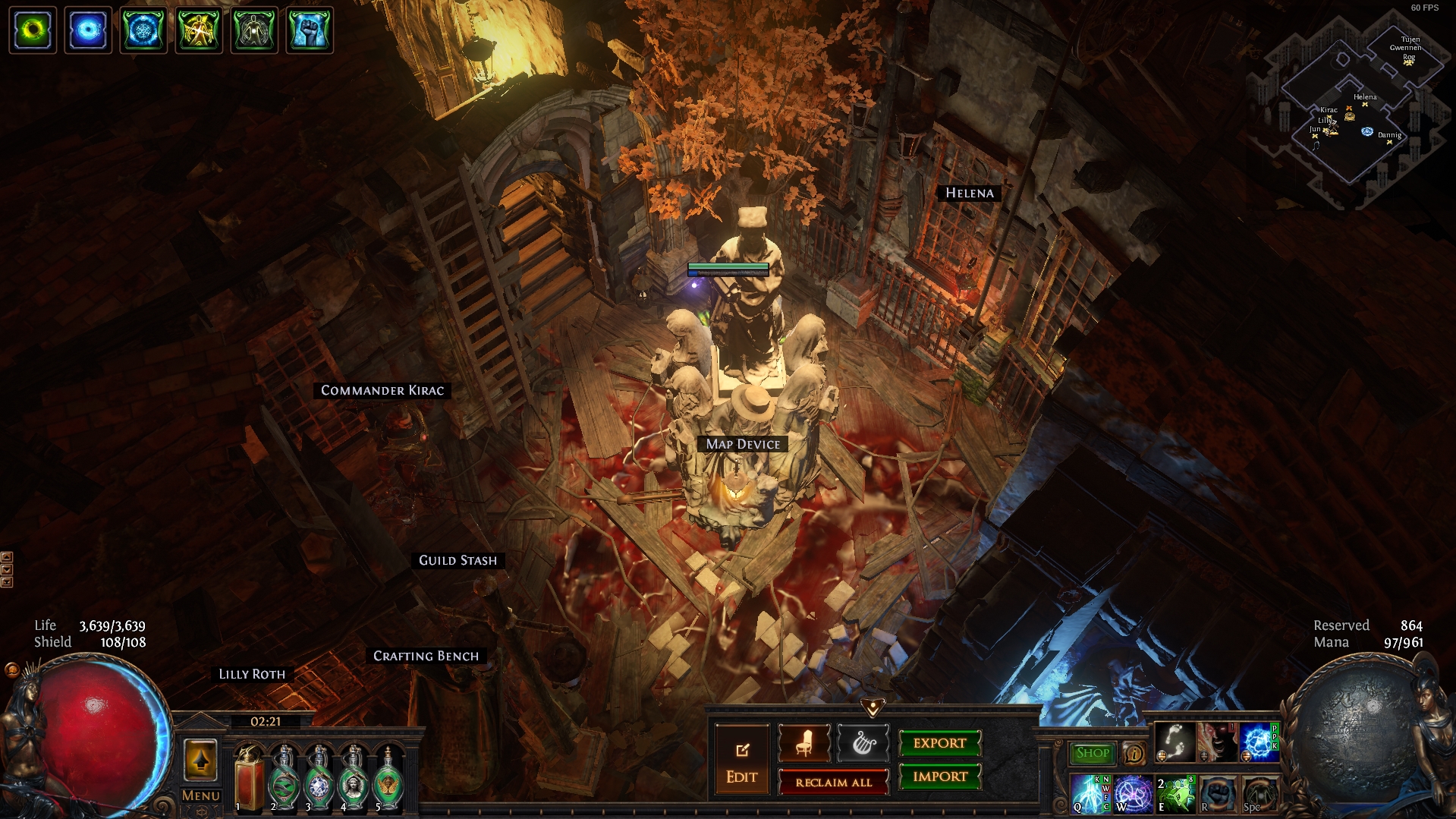Use the red life flask in slot 1
Viewport: 1456px width, 819px height.
click(249, 780)
